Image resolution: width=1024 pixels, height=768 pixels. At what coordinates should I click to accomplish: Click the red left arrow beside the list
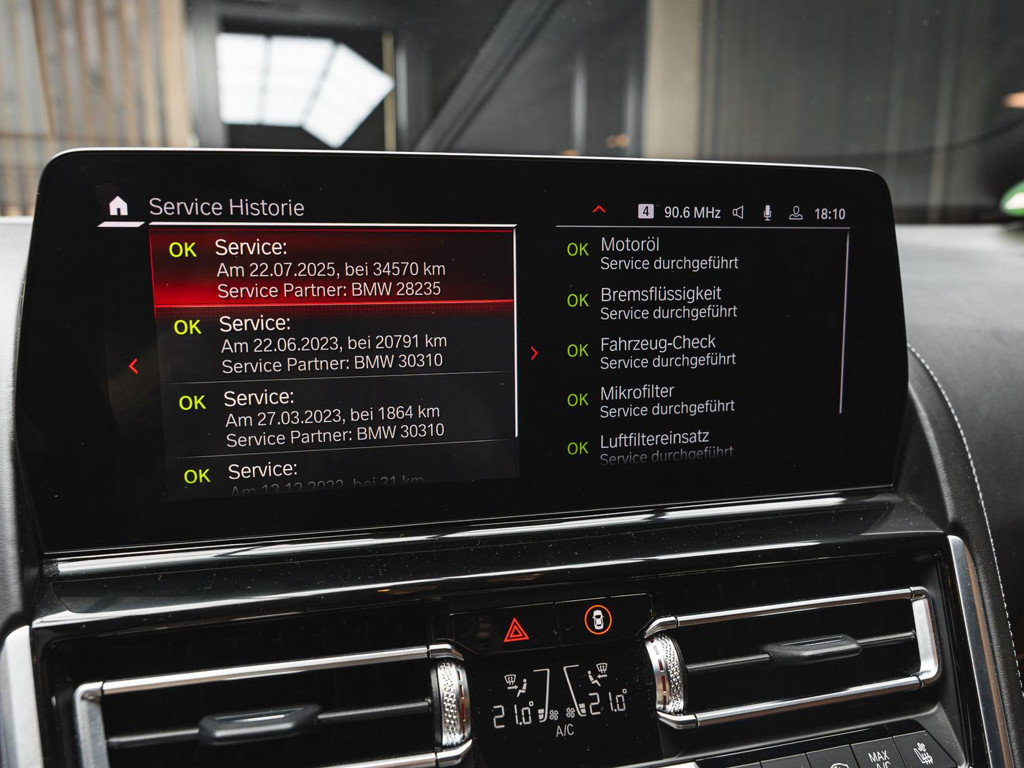click(x=133, y=366)
